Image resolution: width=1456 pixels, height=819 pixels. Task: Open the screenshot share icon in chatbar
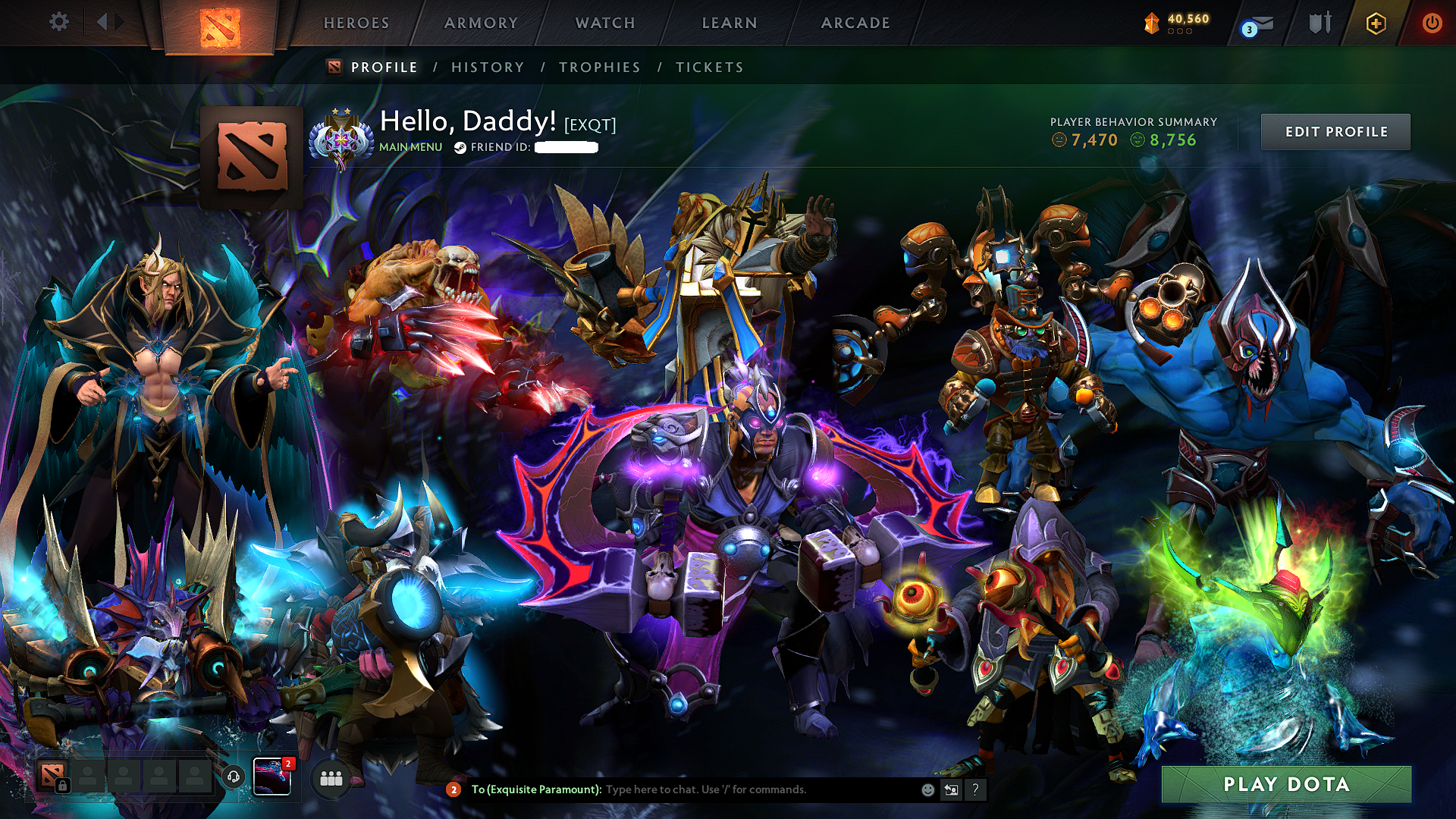click(951, 790)
